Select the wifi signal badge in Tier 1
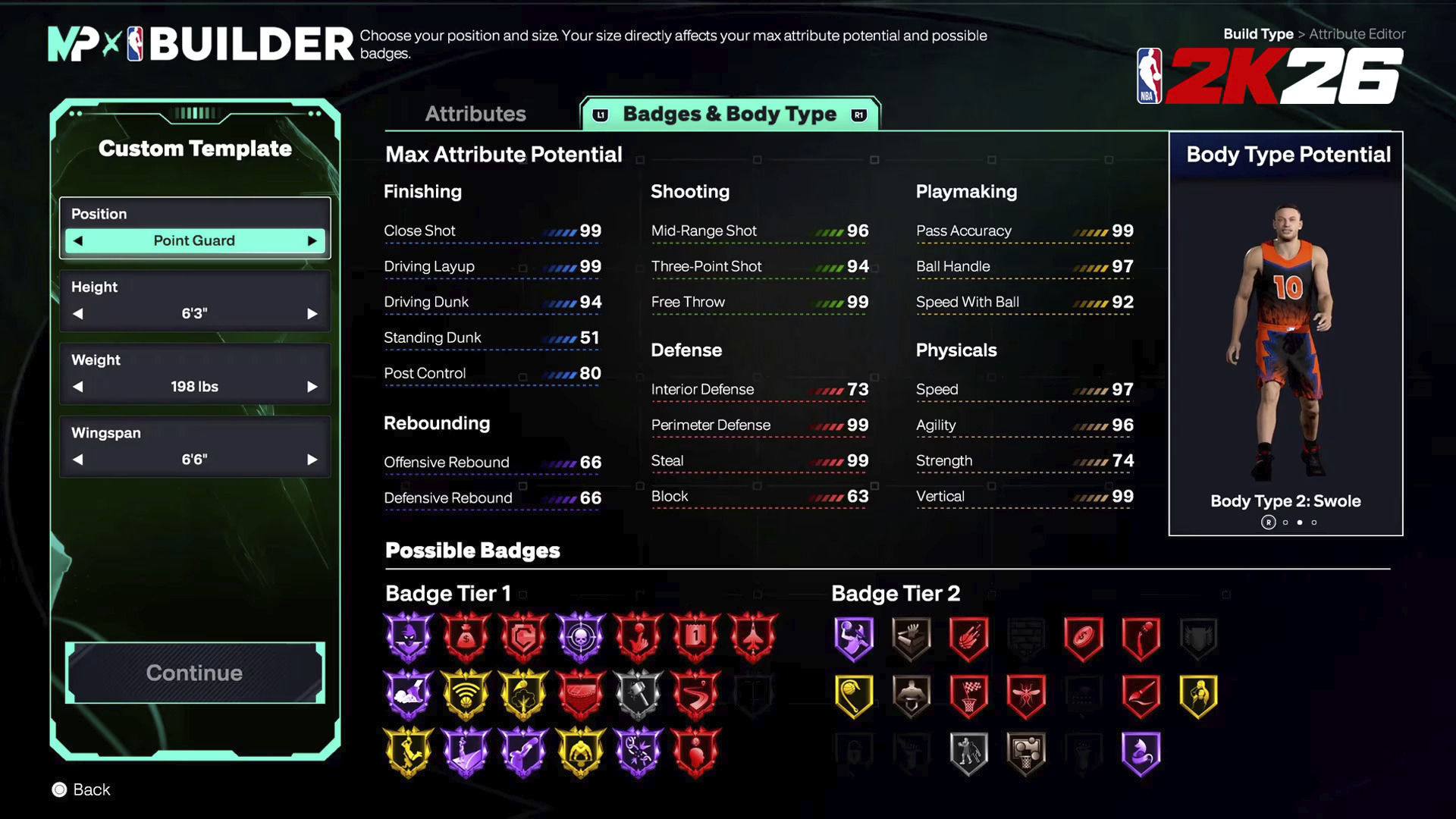This screenshot has height=819, width=1456. (466, 695)
